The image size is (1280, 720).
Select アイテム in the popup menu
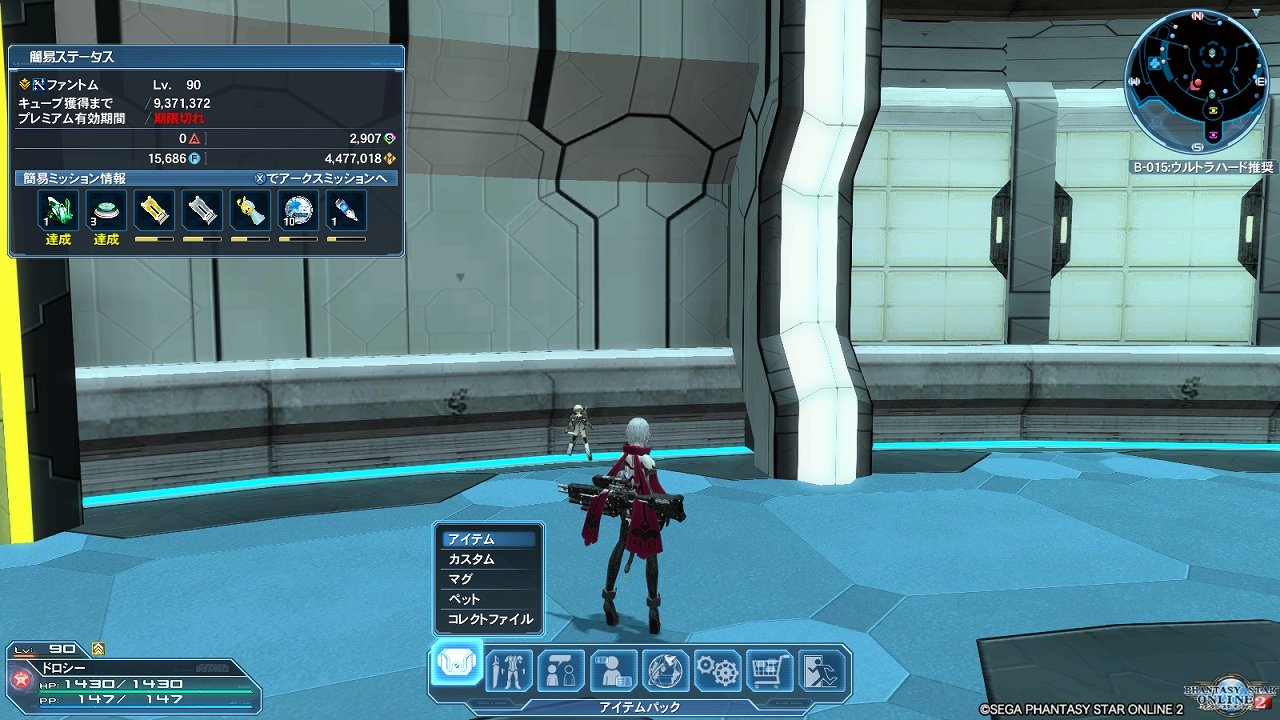[489, 539]
